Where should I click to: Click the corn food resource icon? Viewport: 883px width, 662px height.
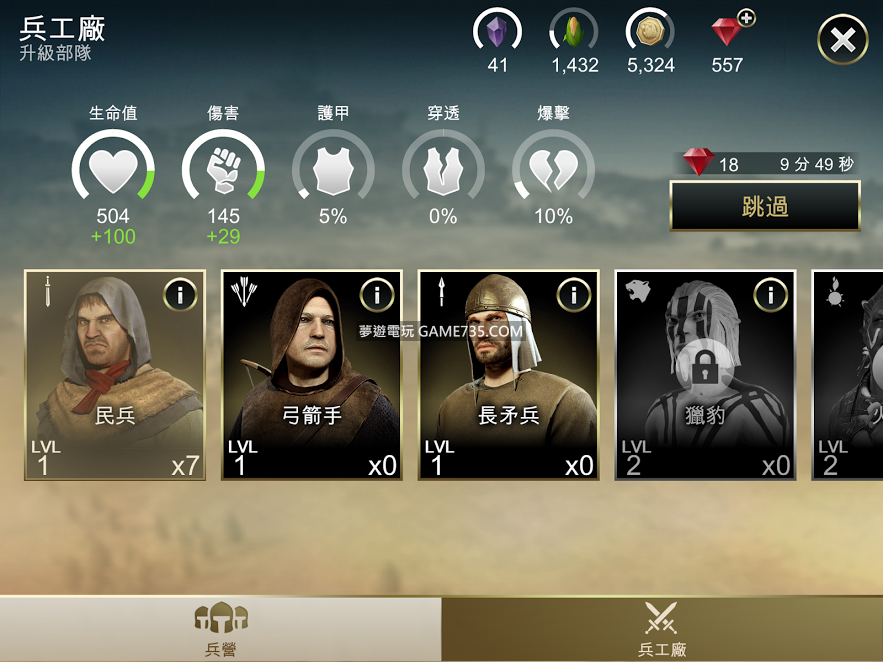(574, 33)
